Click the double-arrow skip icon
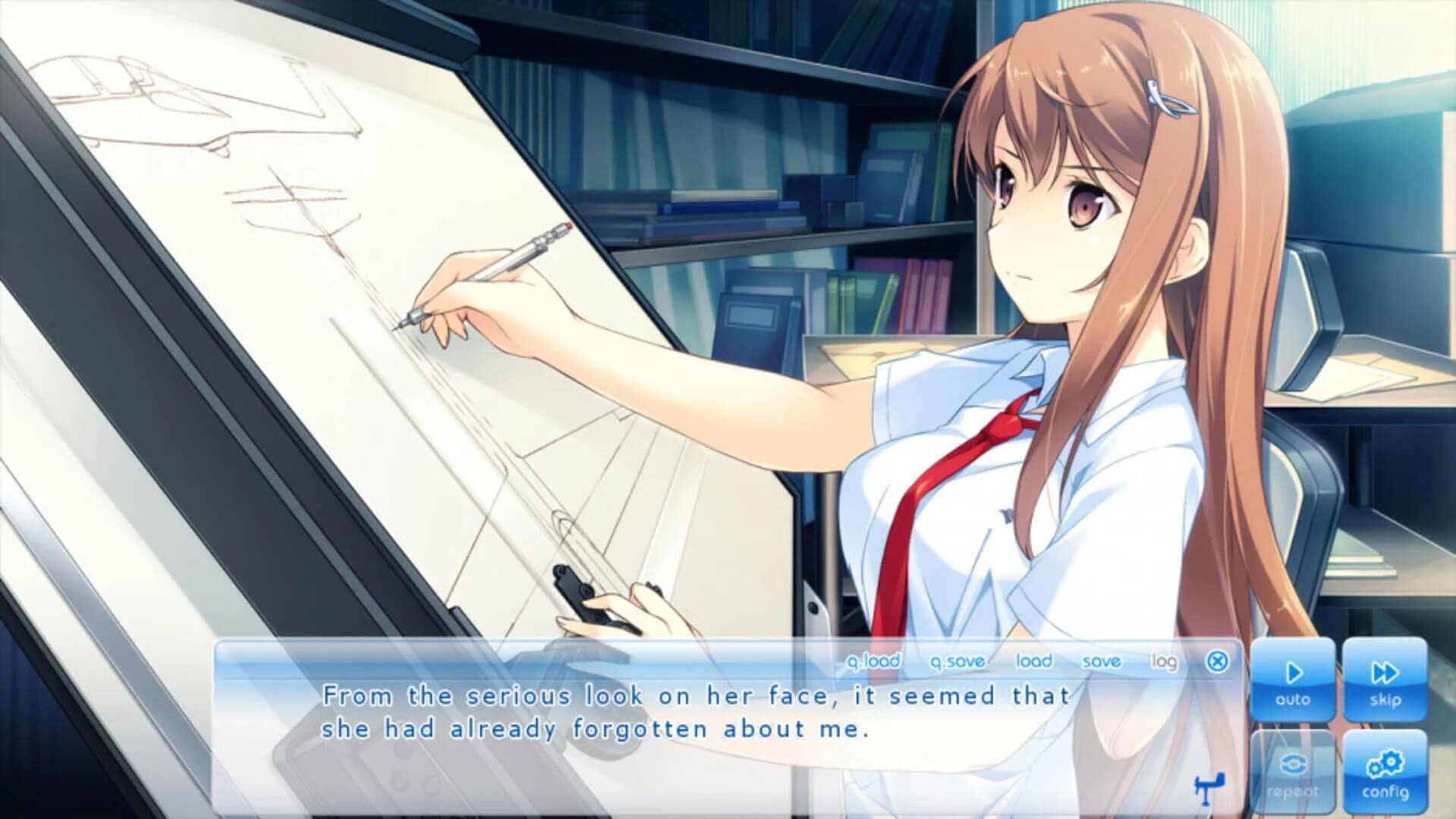The image size is (1456, 819). [x=1386, y=672]
